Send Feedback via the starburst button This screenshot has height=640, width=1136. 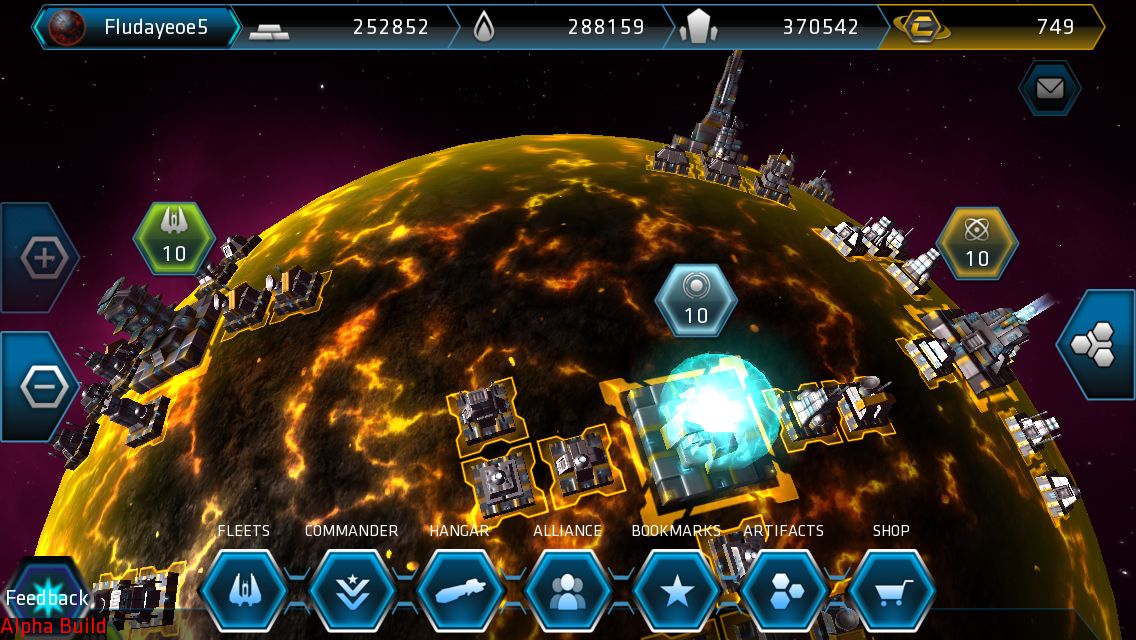pyautogui.click(x=46, y=598)
